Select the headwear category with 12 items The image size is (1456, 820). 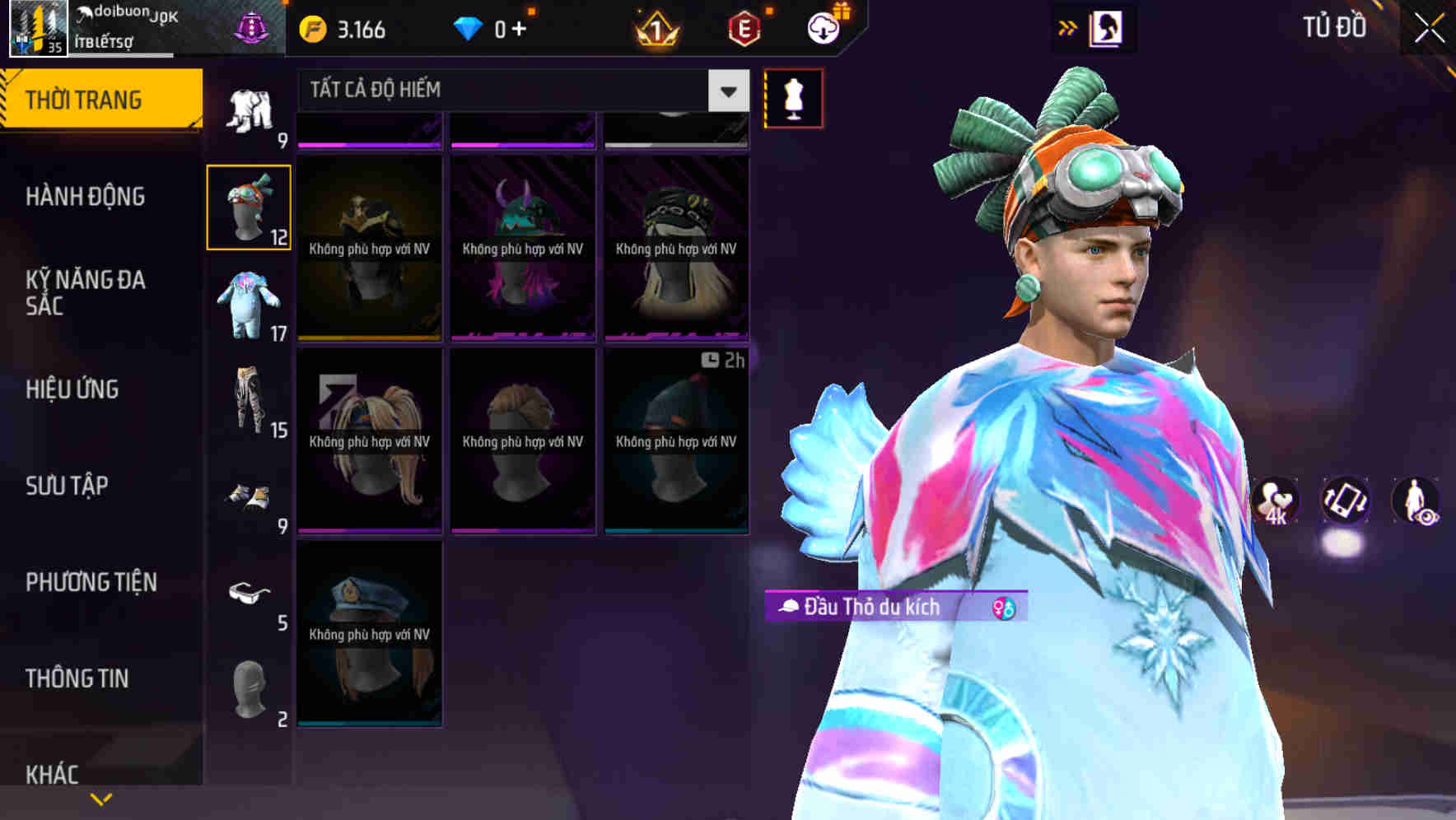click(248, 207)
